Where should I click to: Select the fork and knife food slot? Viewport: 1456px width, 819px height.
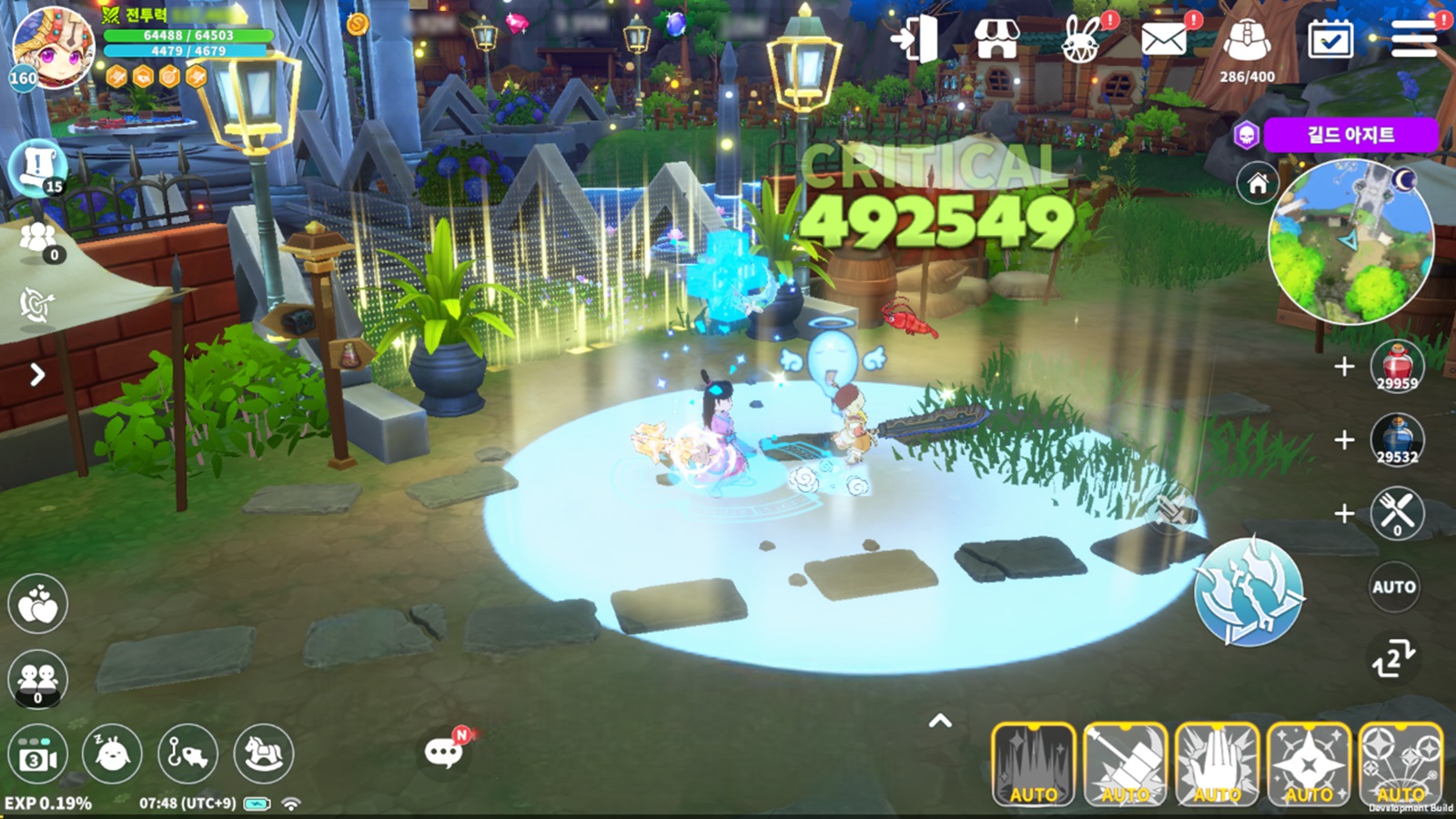1397,513
